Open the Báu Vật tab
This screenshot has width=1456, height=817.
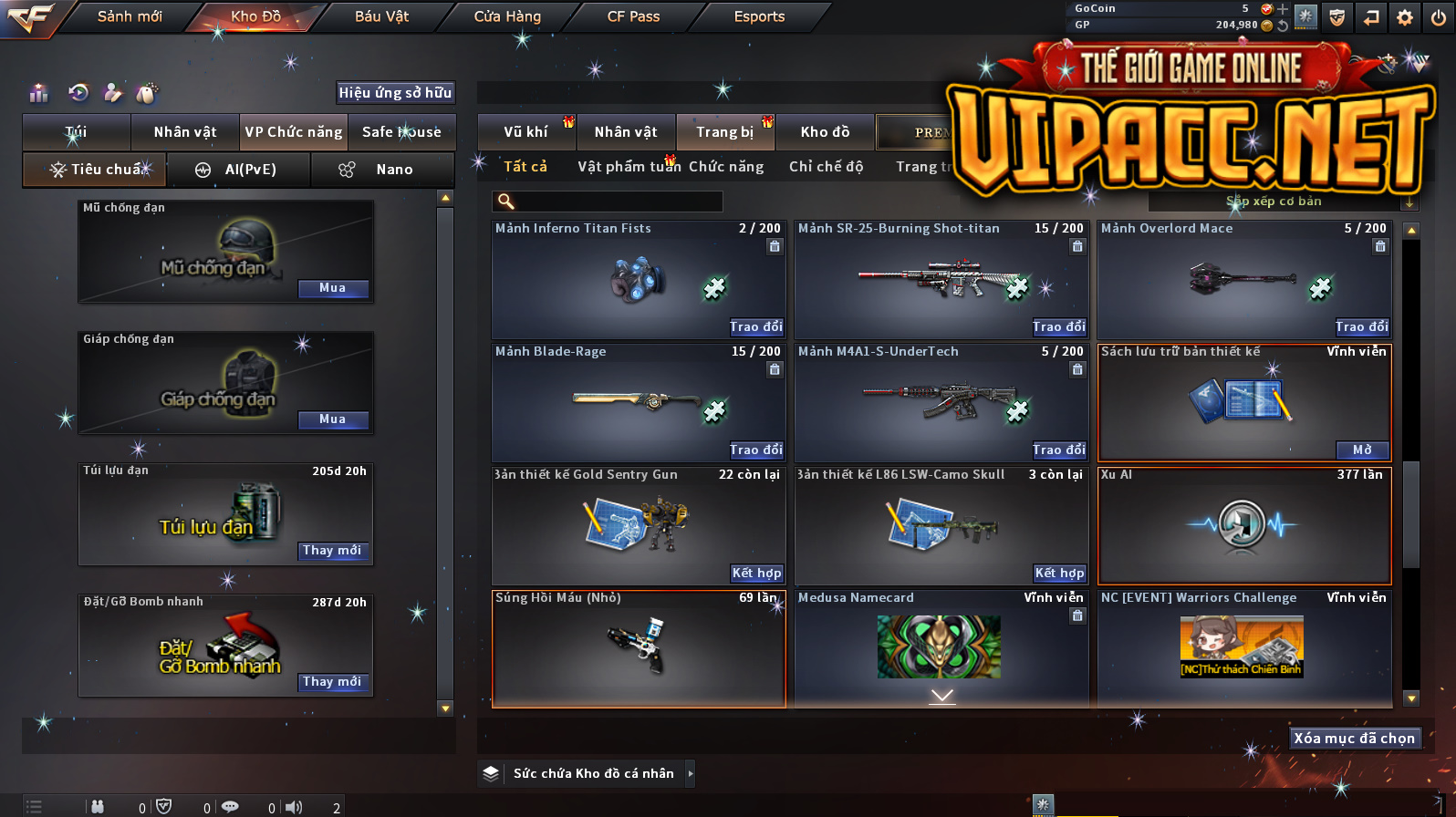381,16
